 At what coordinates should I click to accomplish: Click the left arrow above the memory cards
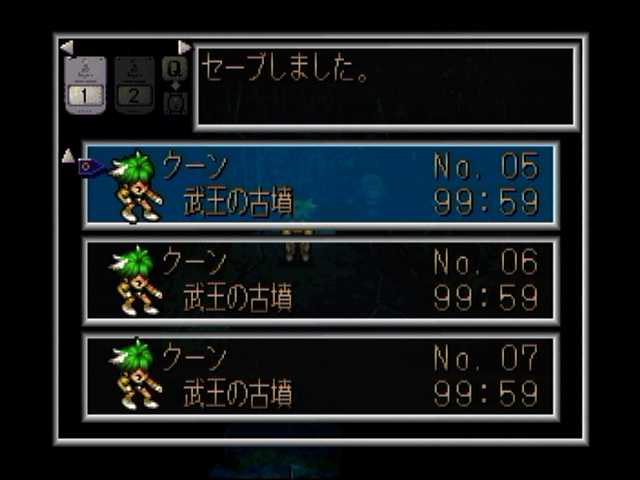pos(66,47)
